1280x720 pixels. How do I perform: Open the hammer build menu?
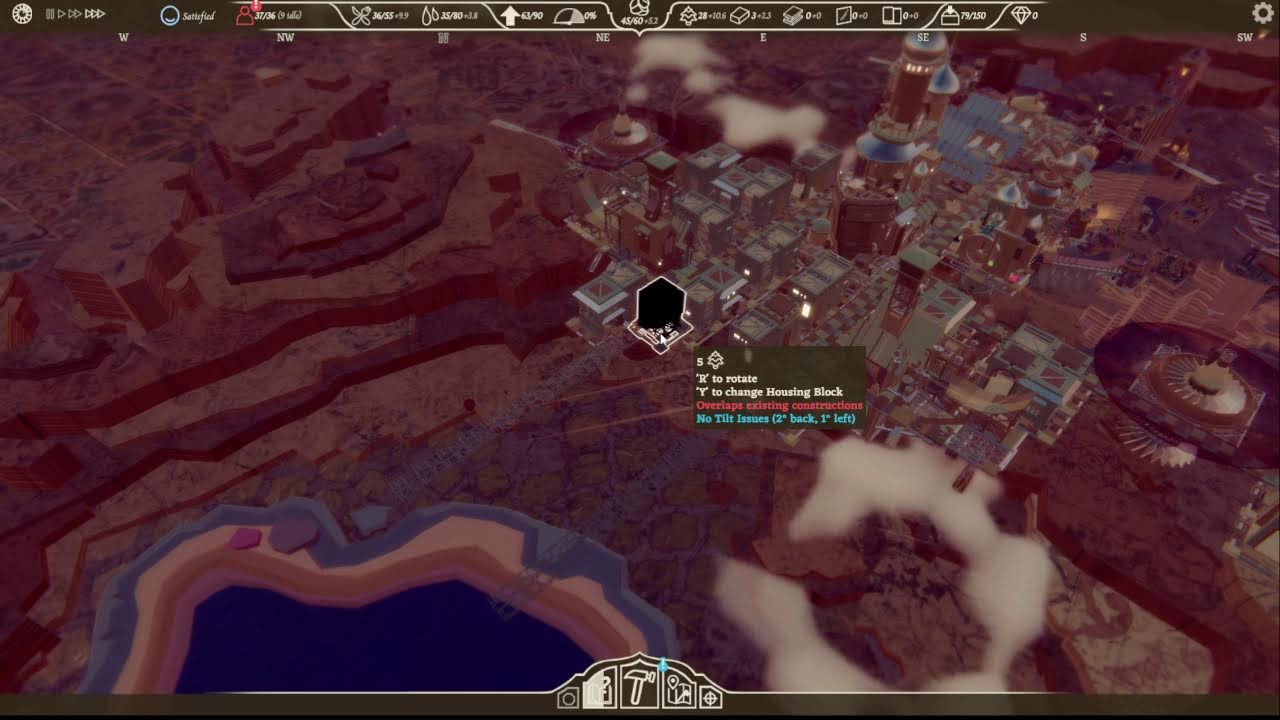638,689
